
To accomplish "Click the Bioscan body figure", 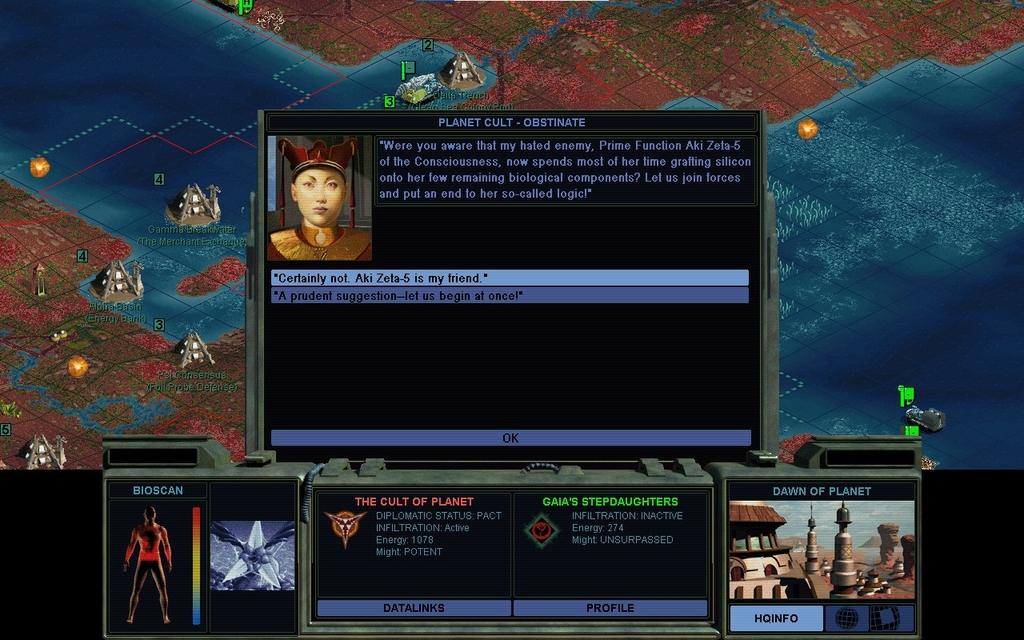I will tap(148, 562).
